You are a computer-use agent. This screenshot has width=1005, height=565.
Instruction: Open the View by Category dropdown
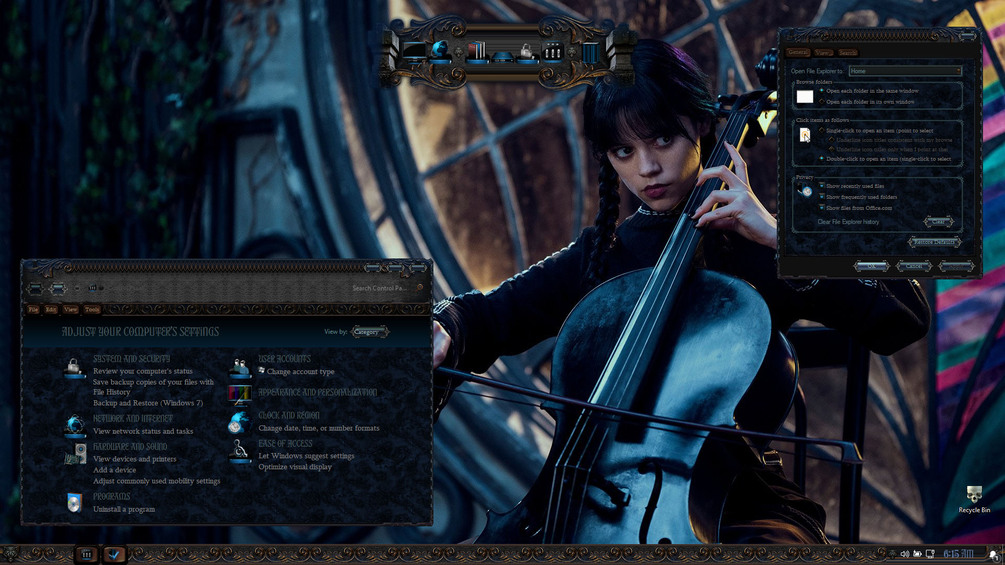click(x=370, y=332)
